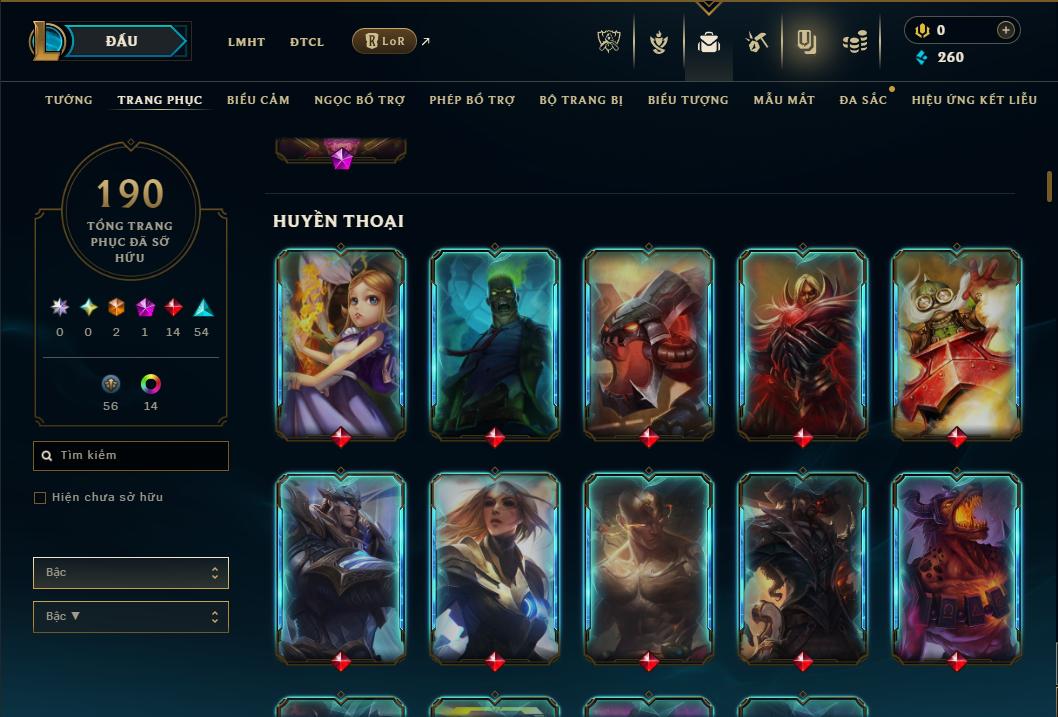Select the BIỂU CẢM emotes tab
The image size is (1058, 717).
coord(258,100)
